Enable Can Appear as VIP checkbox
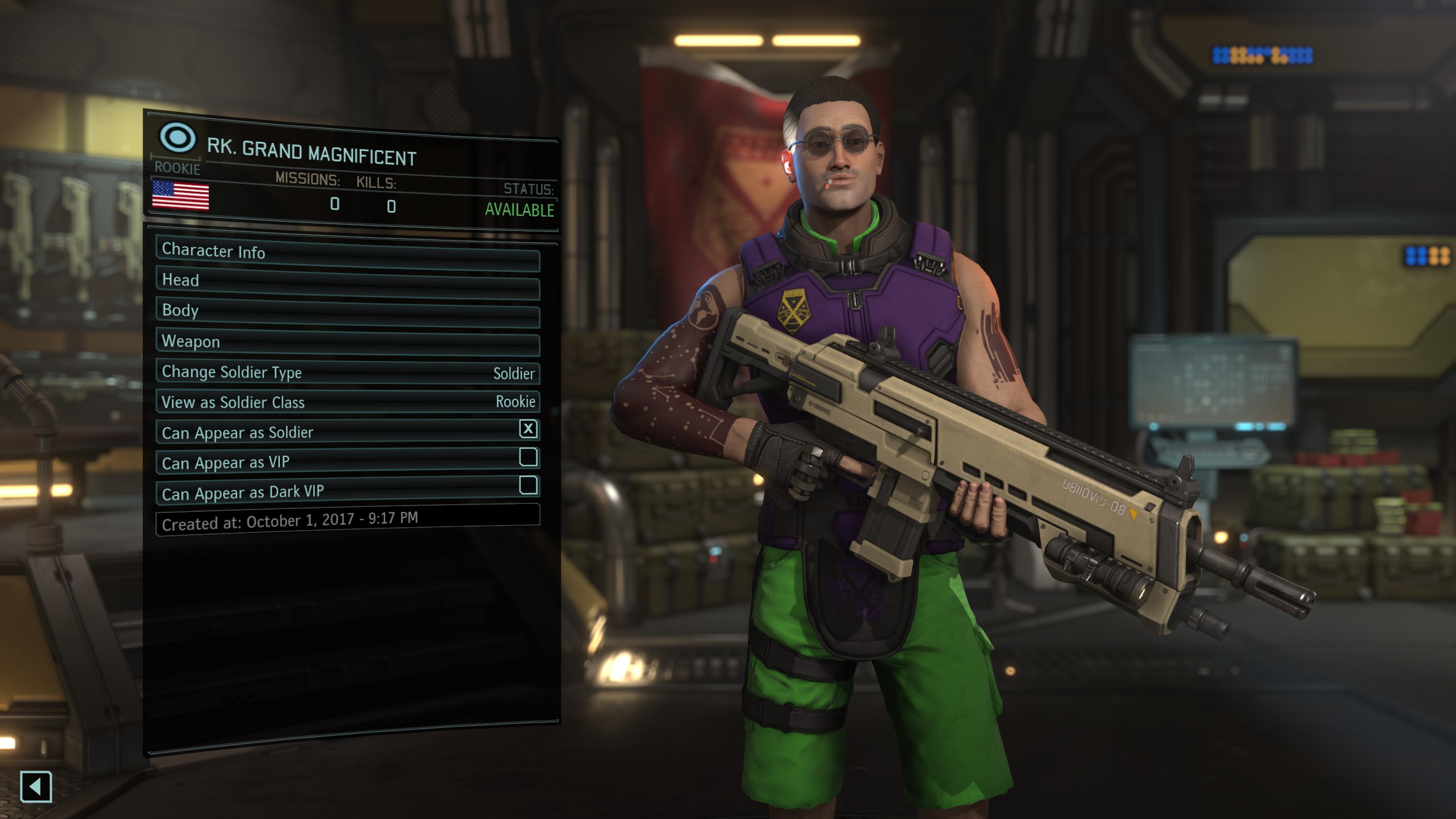This screenshot has height=819, width=1456. 528,457
